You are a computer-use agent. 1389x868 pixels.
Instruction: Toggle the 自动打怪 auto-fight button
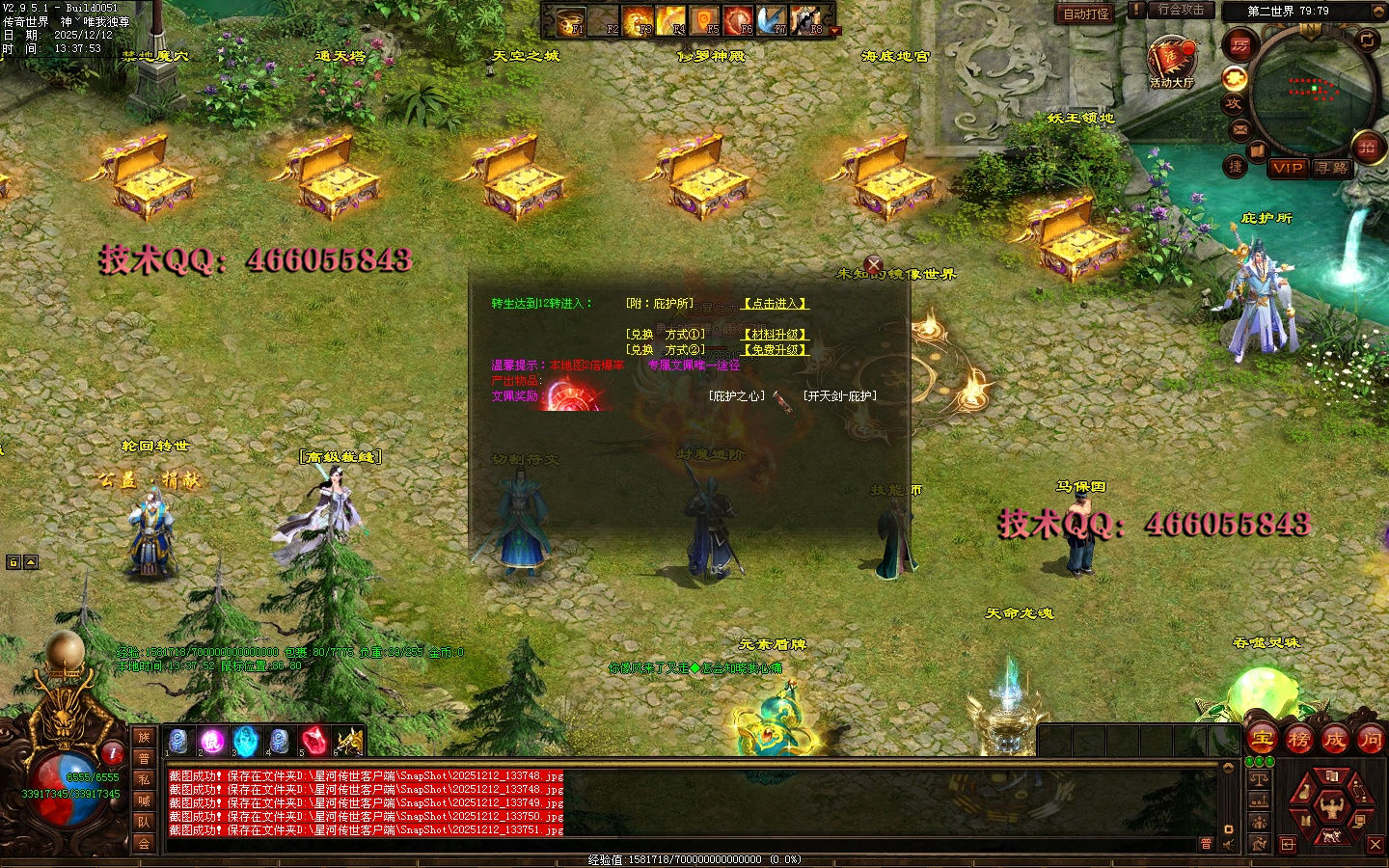[x=1086, y=14]
